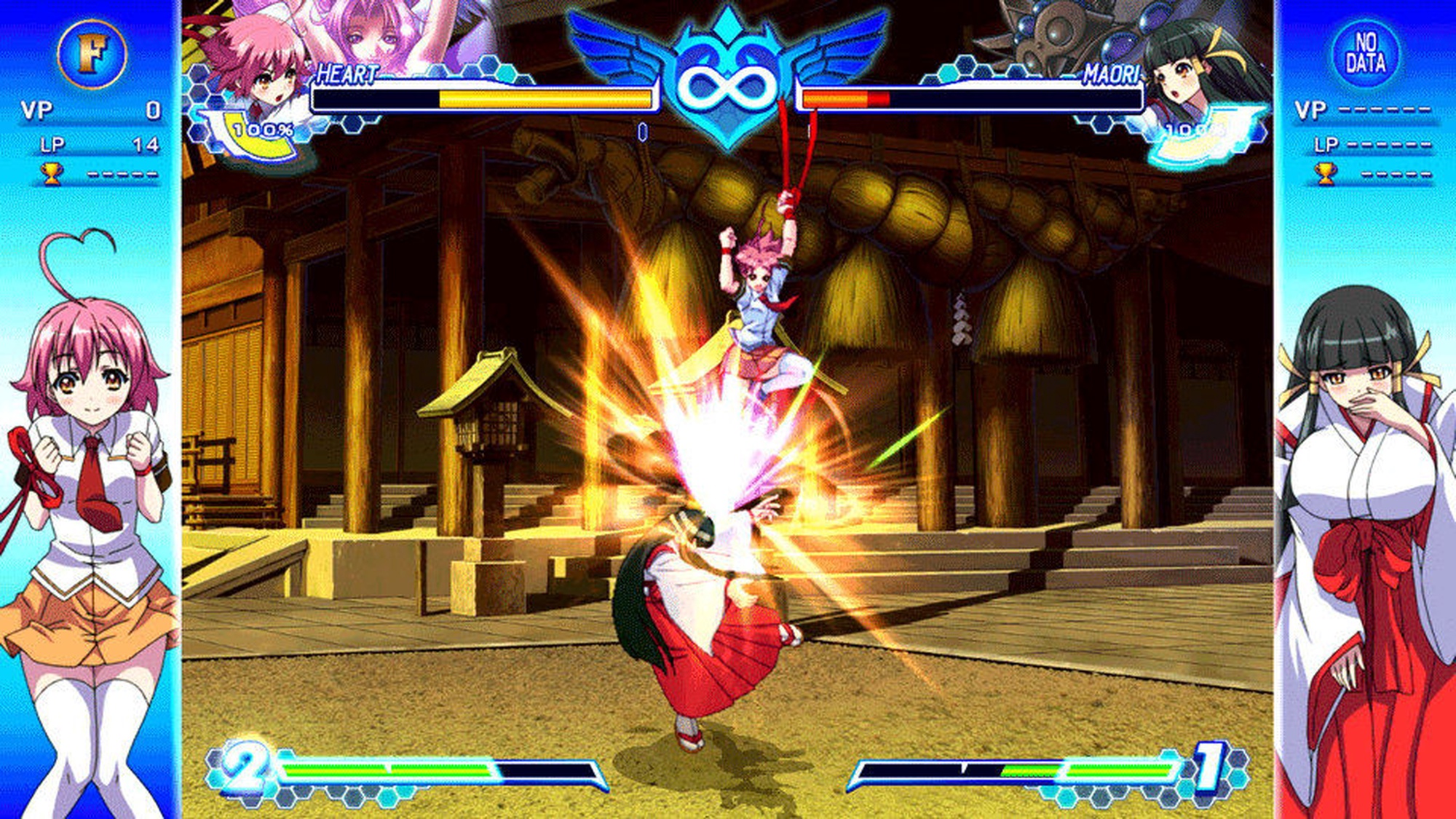The image size is (1456, 819).
Task: Click the trophy icon under LP 14
Action: (51, 173)
